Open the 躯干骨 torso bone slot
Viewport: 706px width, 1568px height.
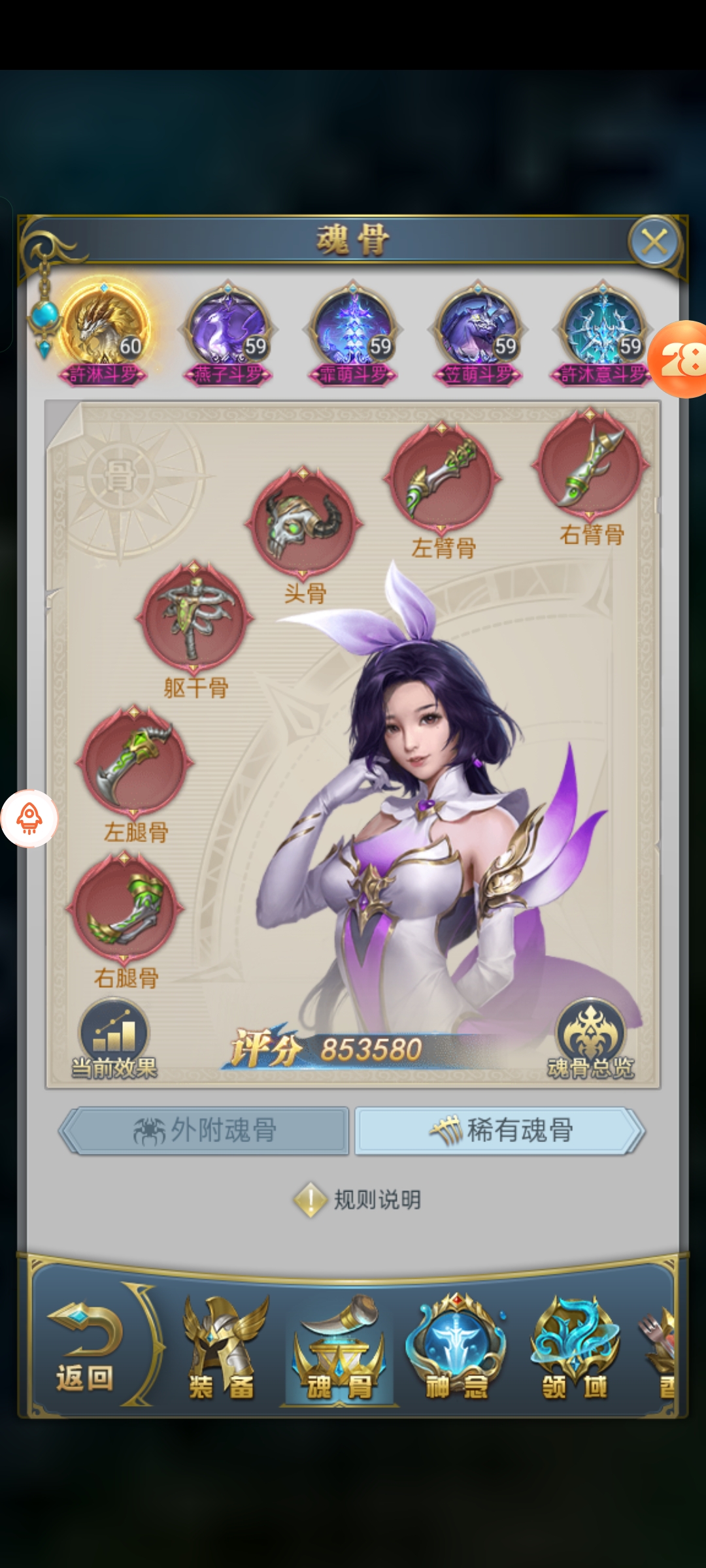[194, 616]
